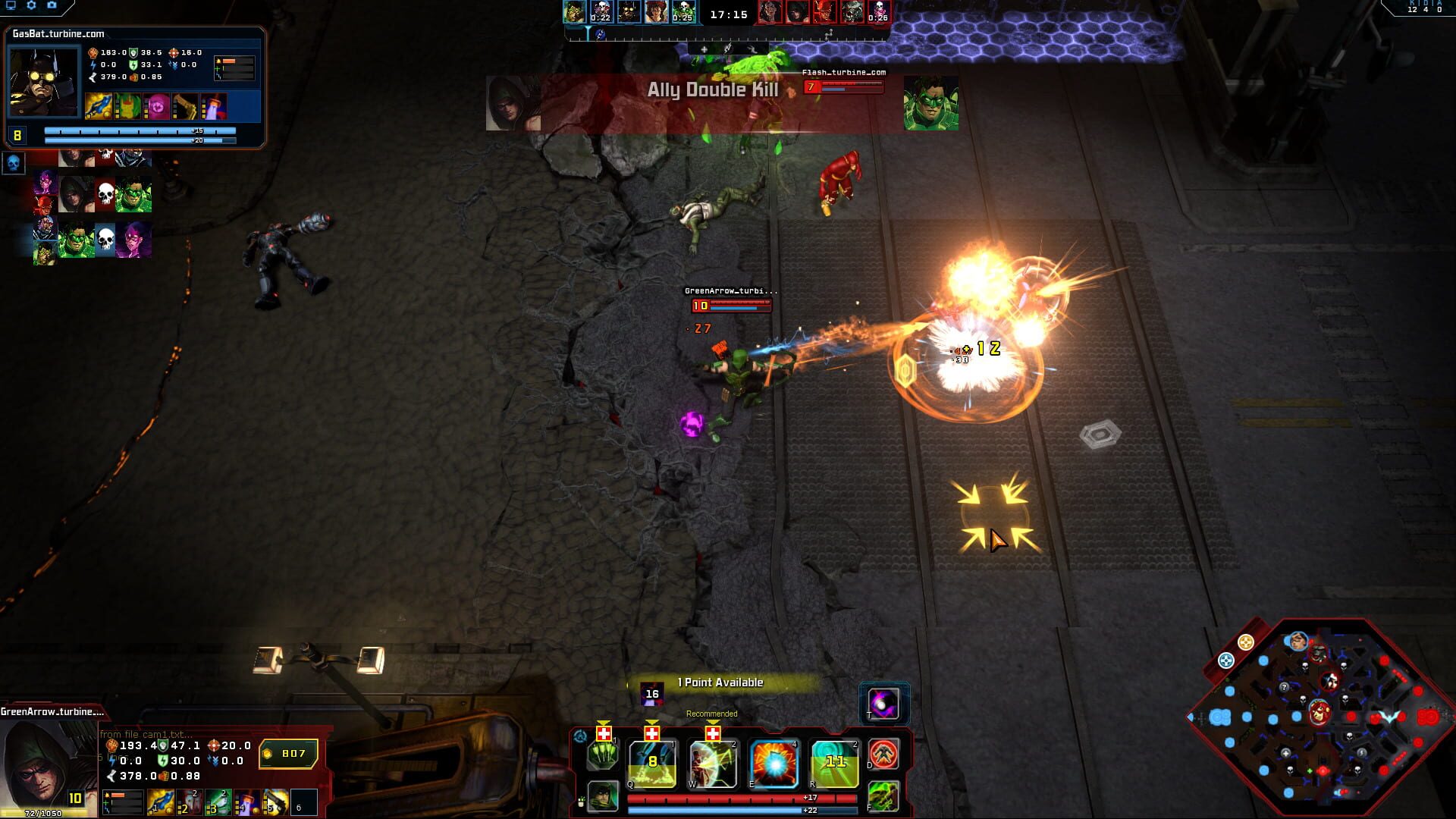Toggle the auto-cast indicator left of the ability bar
The height and width of the screenshot is (819, 1456).
point(581,737)
